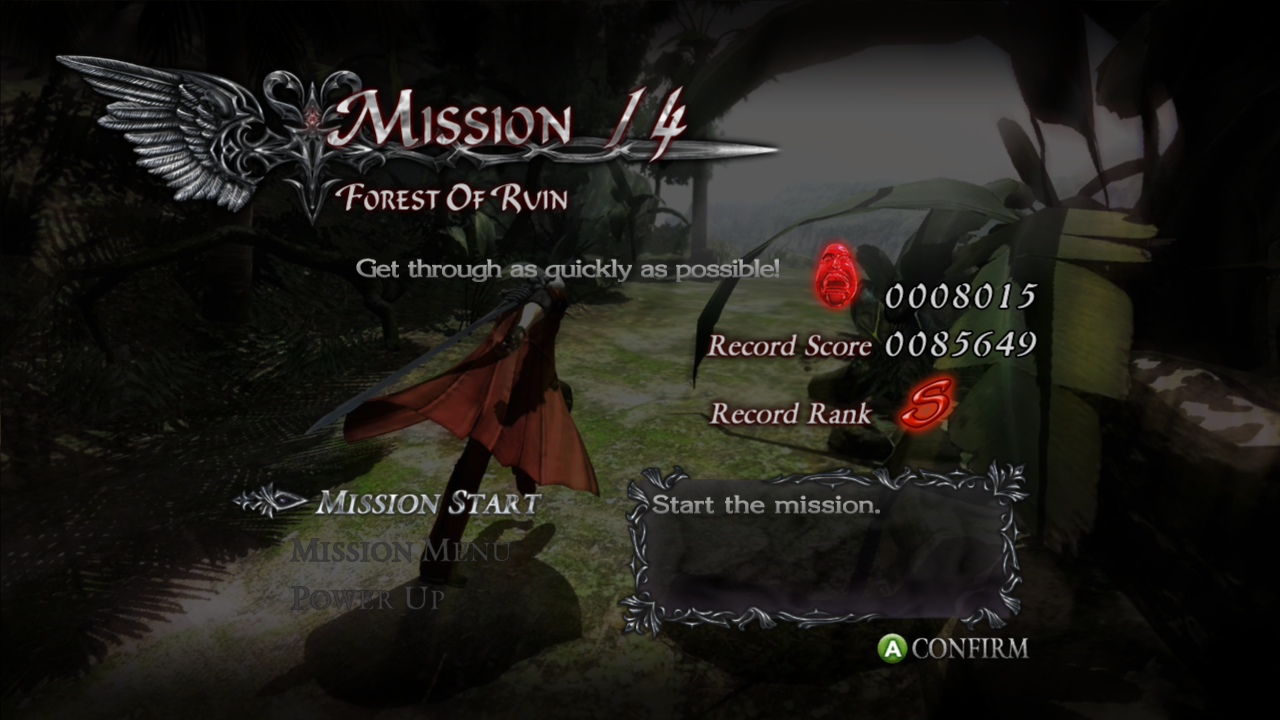Click the red orb count 0008015
The image size is (1280, 720).
coord(963,296)
